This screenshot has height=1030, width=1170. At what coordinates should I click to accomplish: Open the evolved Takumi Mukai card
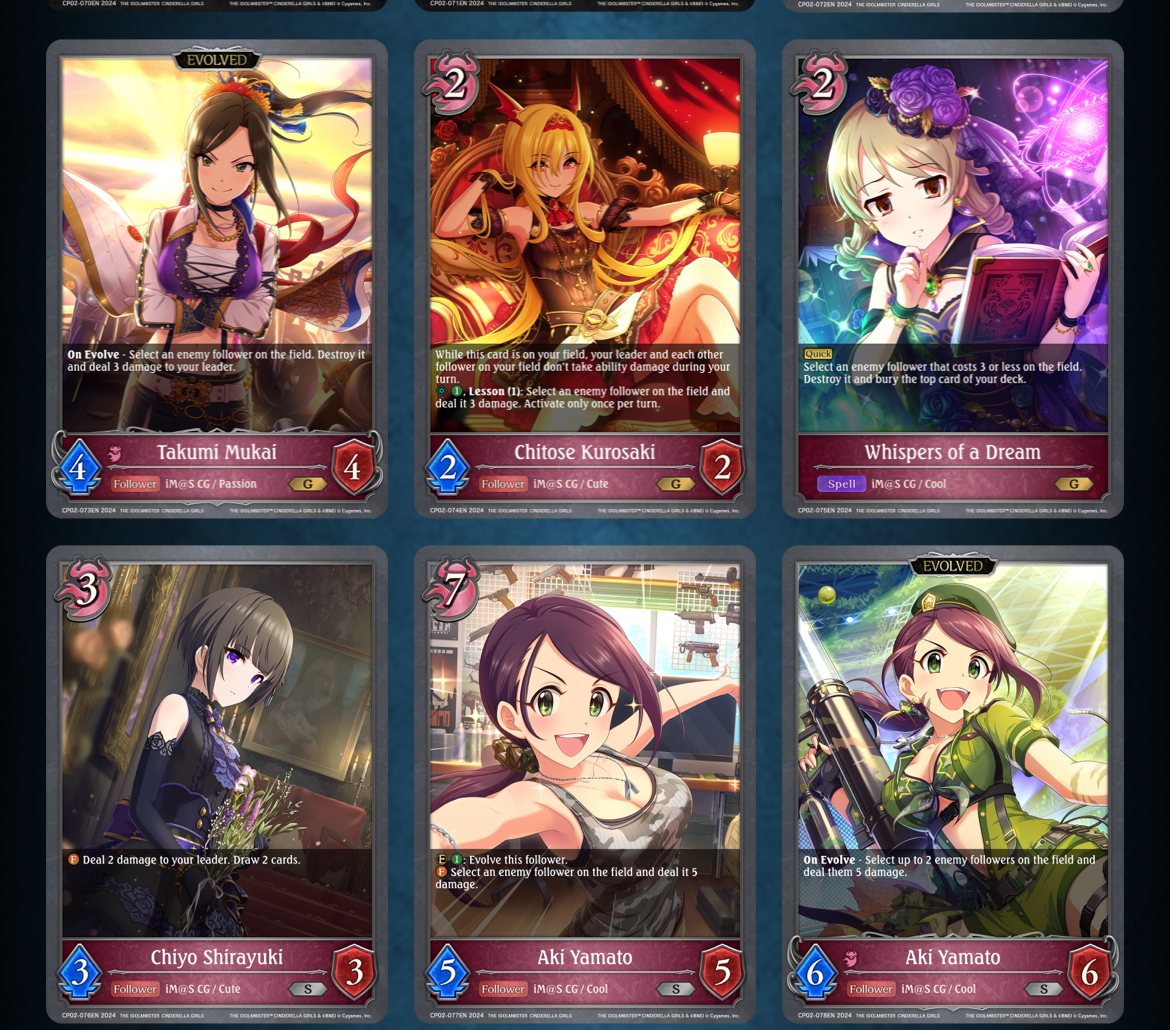[x=217, y=280]
